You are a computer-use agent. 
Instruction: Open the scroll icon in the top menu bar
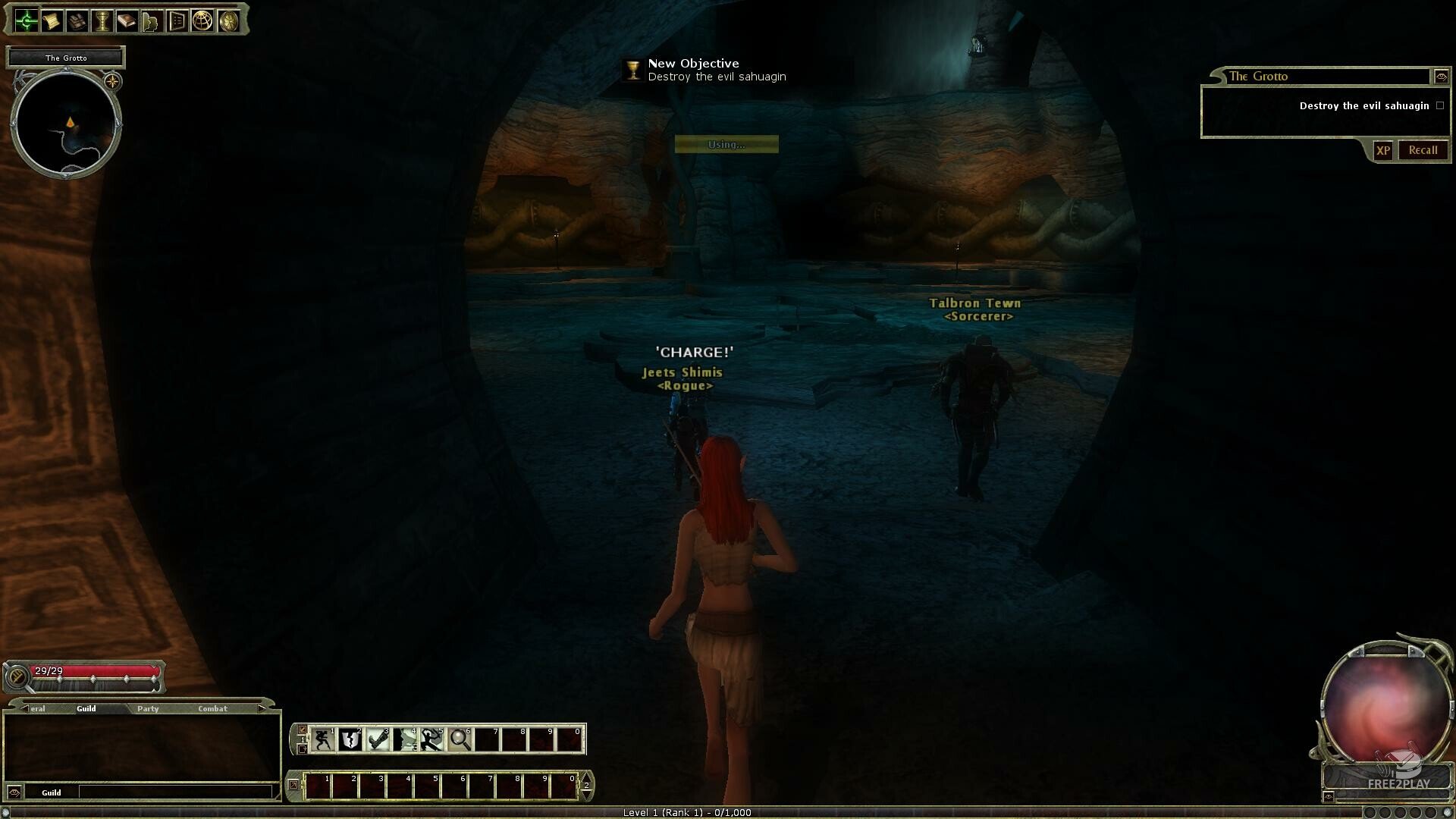52,20
